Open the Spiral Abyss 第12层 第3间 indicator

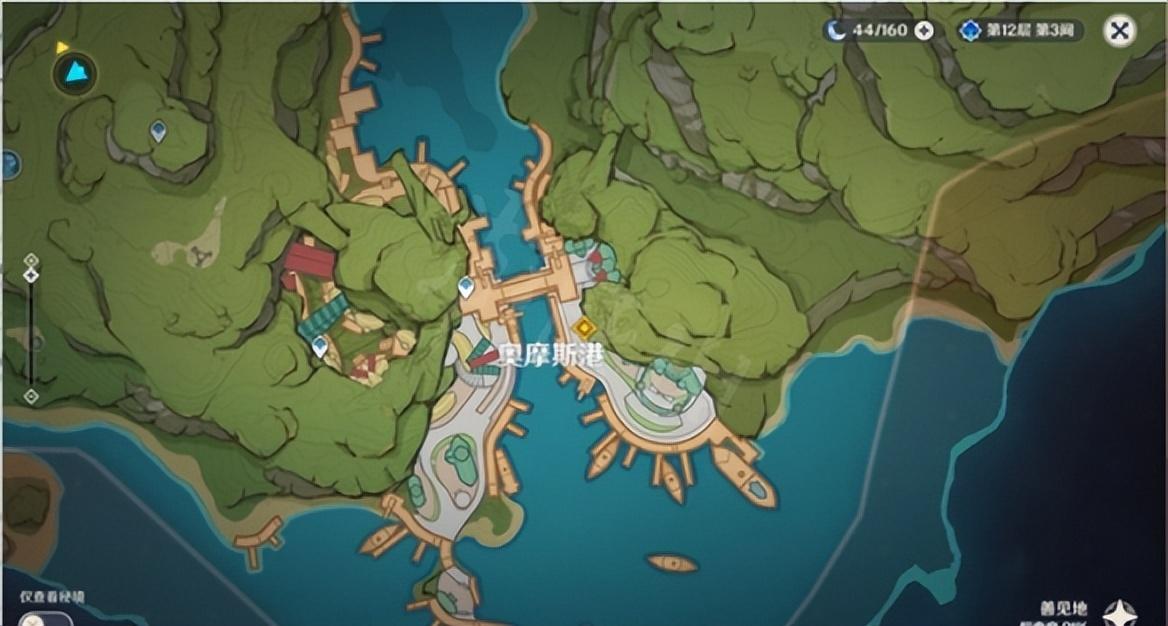(1019, 30)
